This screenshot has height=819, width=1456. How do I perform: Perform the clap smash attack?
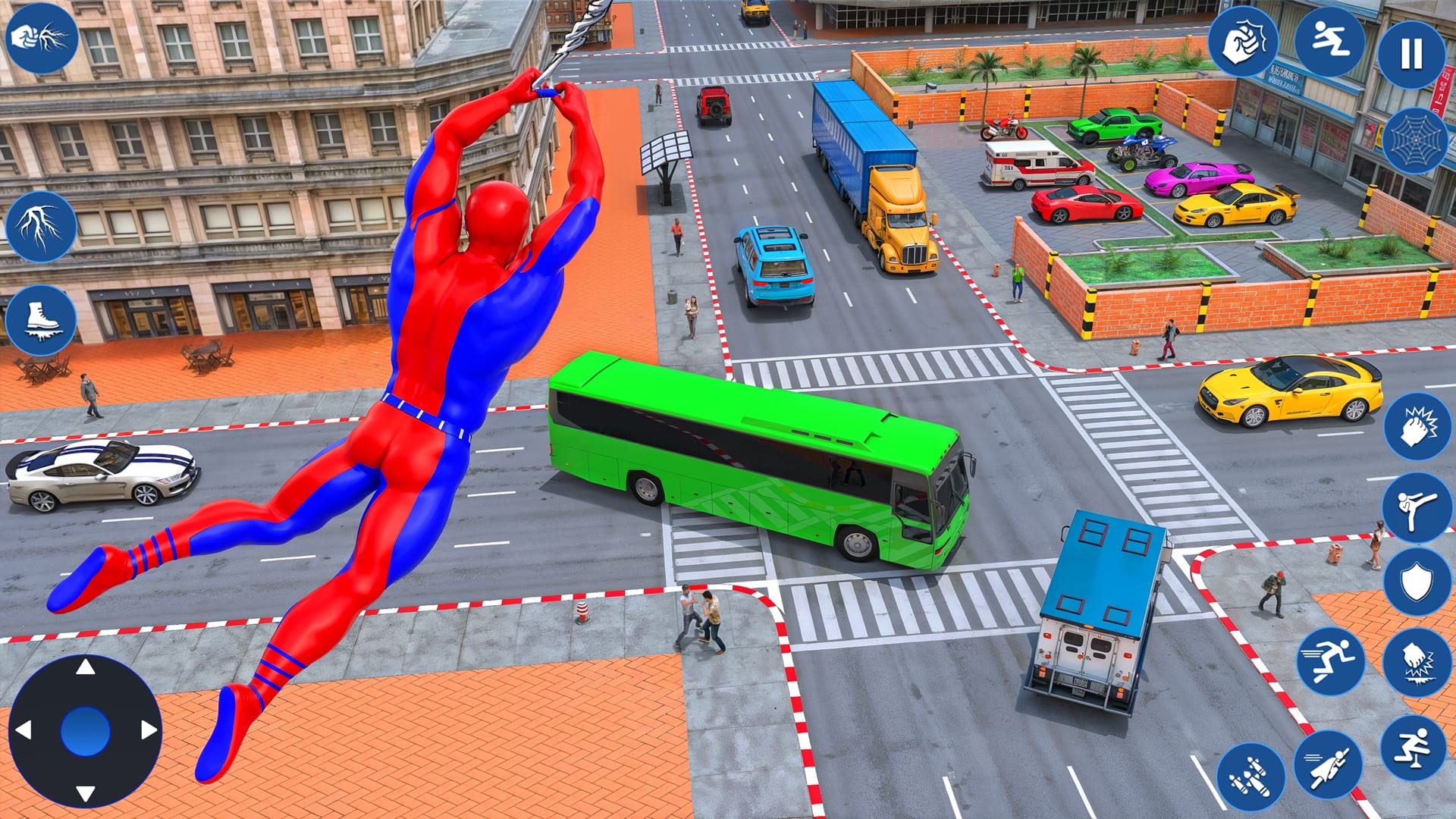point(1417,426)
